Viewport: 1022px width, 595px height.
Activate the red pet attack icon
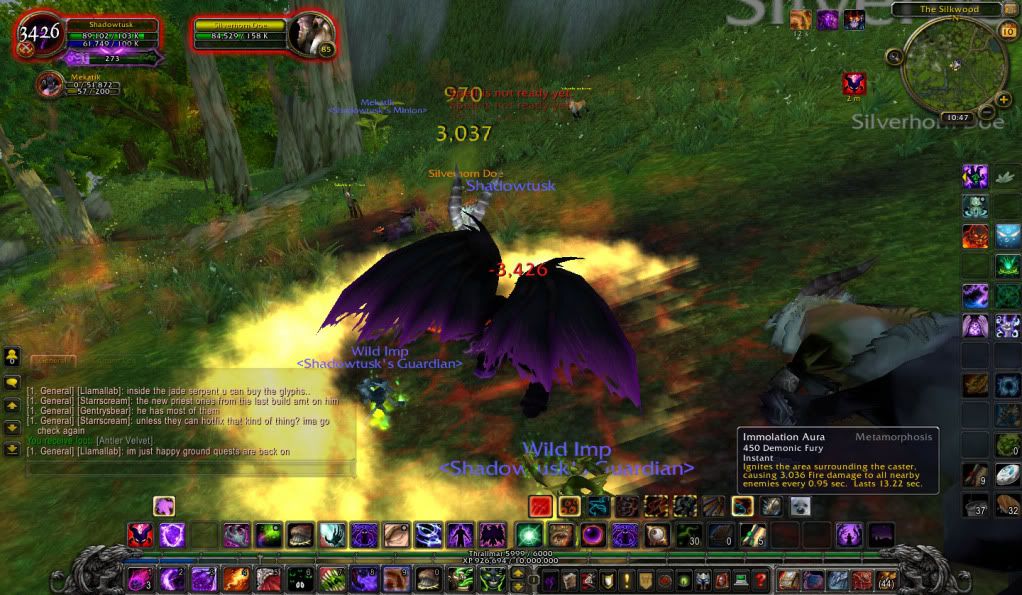coord(541,506)
